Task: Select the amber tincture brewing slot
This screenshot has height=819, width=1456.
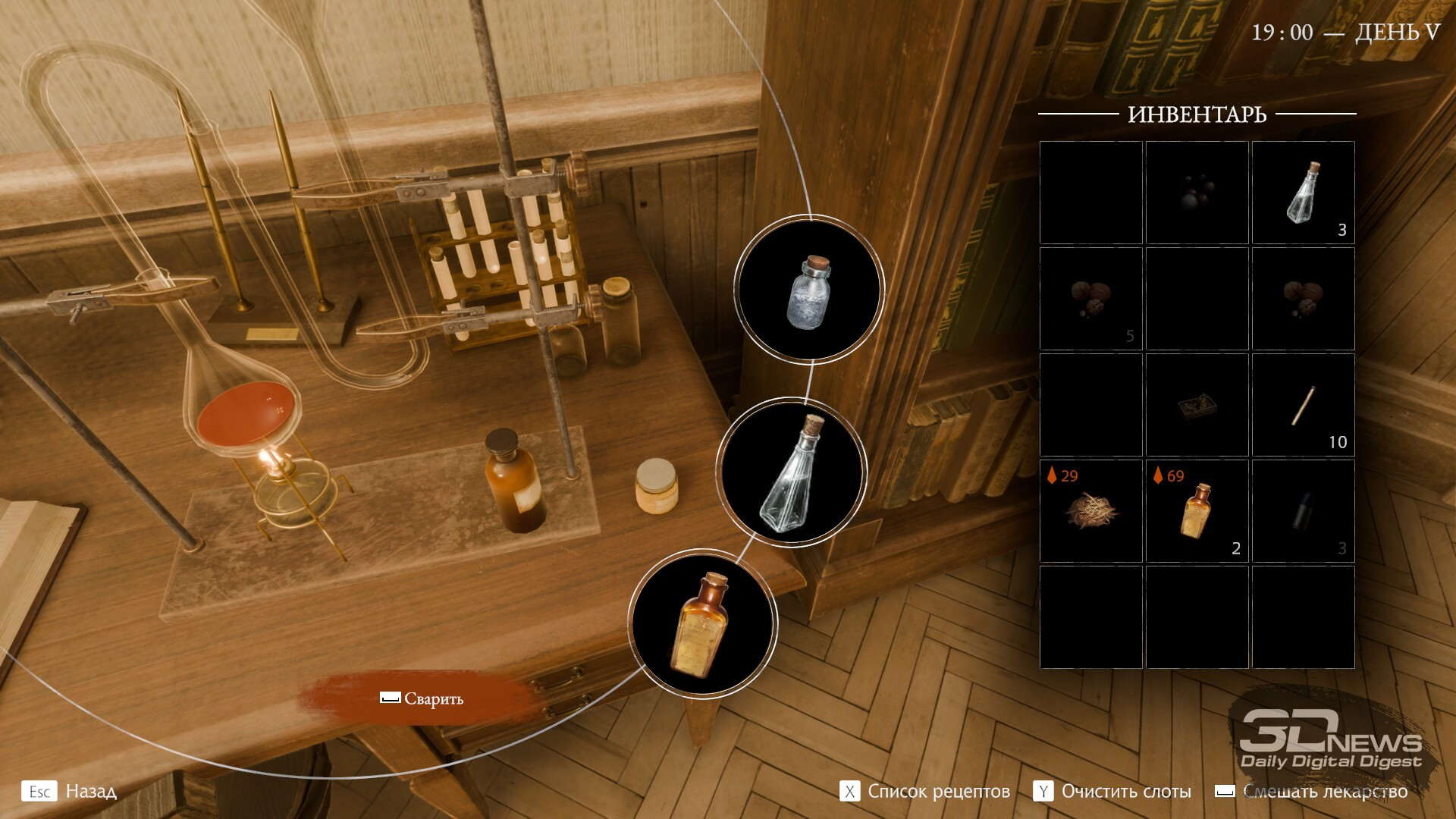Action: tap(703, 623)
